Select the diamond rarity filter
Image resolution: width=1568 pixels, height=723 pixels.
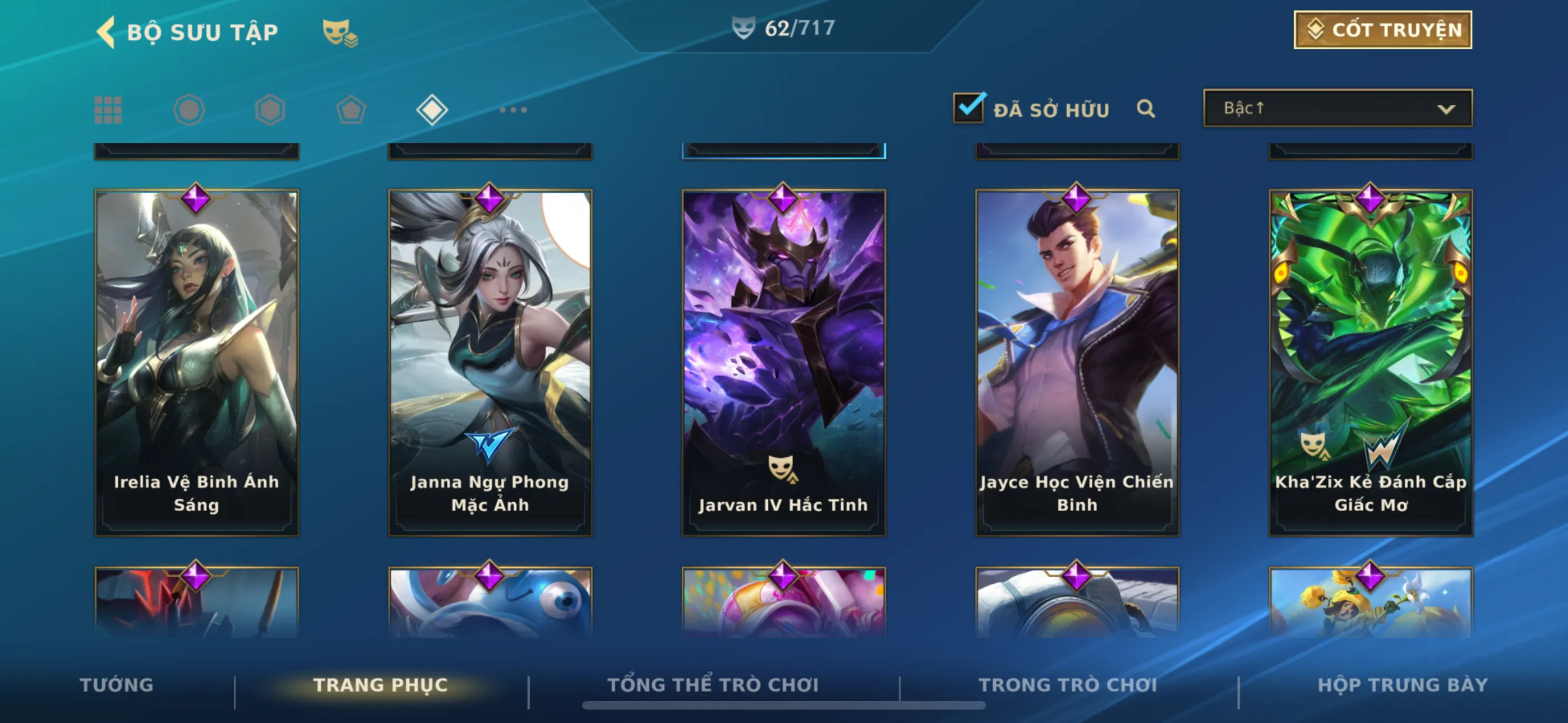(x=432, y=110)
